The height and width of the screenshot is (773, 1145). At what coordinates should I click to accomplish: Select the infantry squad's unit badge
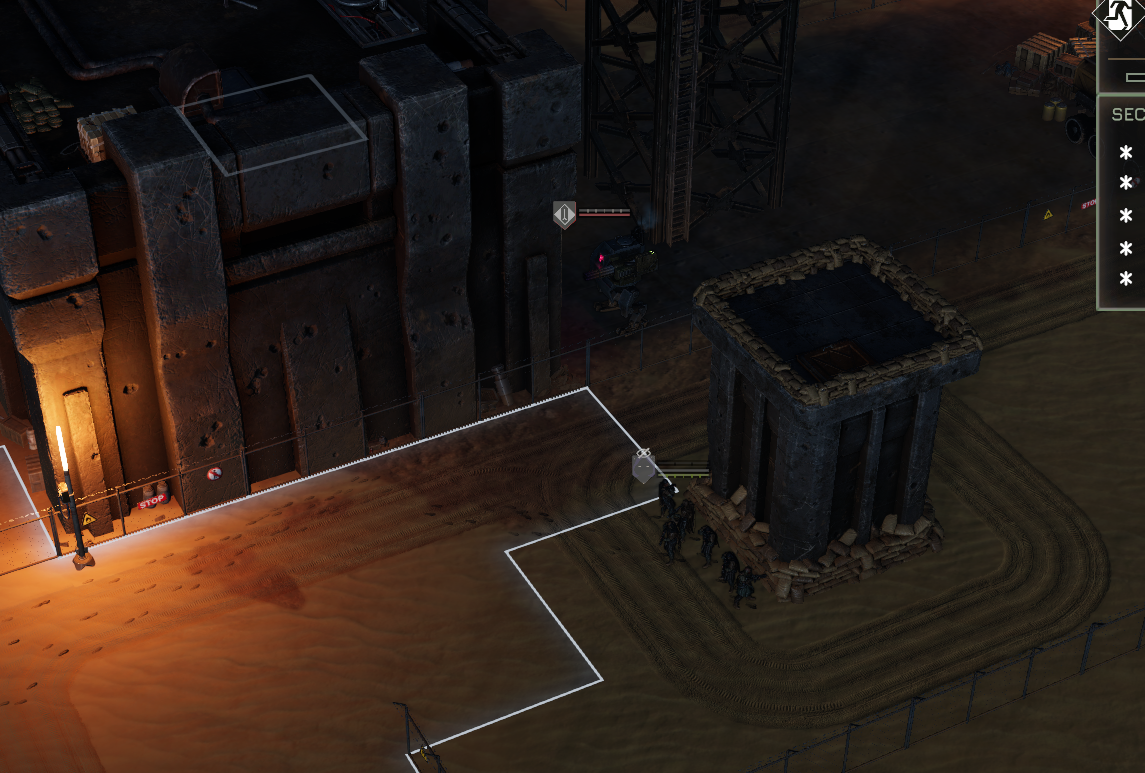(x=644, y=467)
